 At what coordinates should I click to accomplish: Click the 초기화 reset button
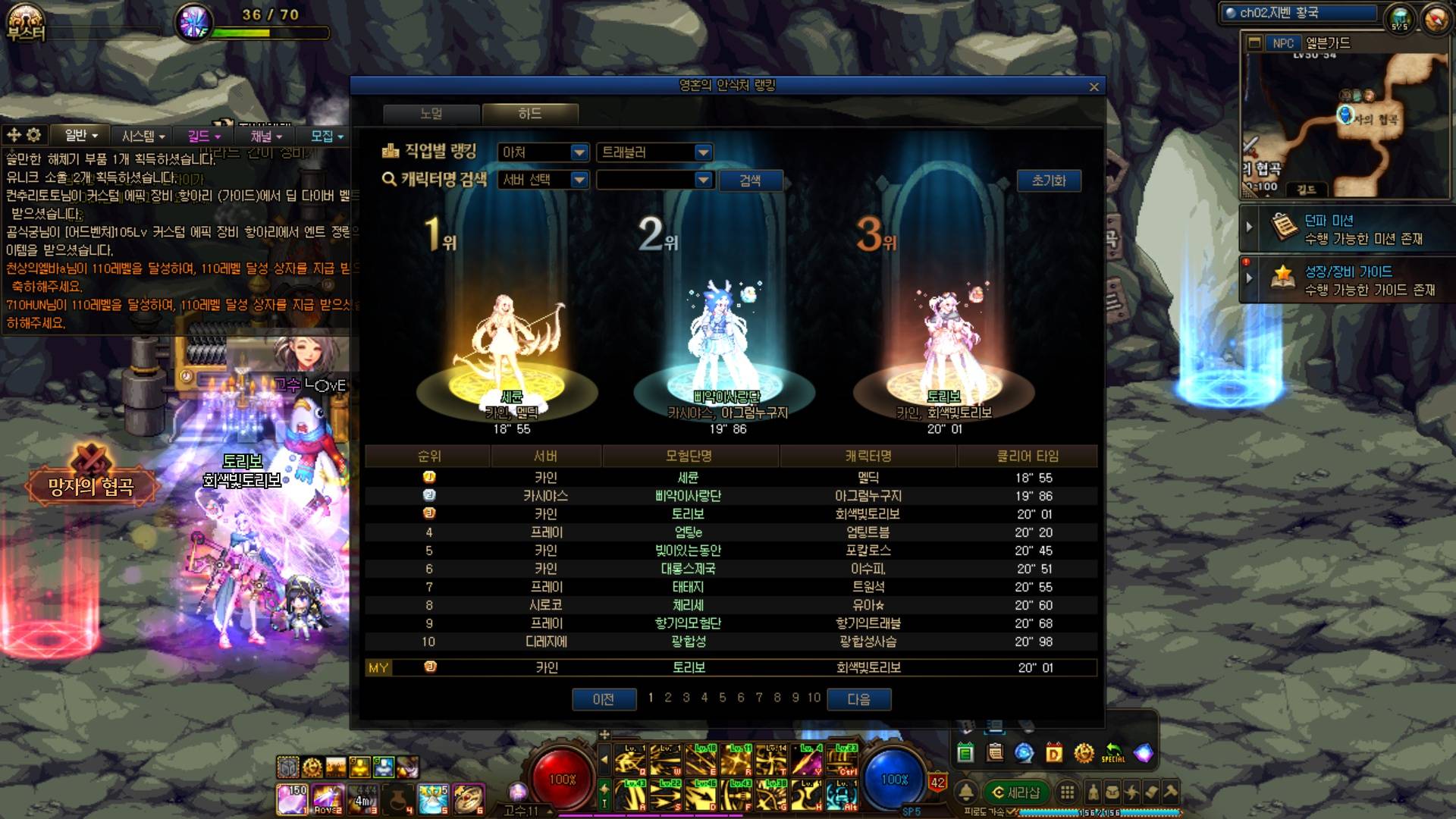click(x=1048, y=180)
